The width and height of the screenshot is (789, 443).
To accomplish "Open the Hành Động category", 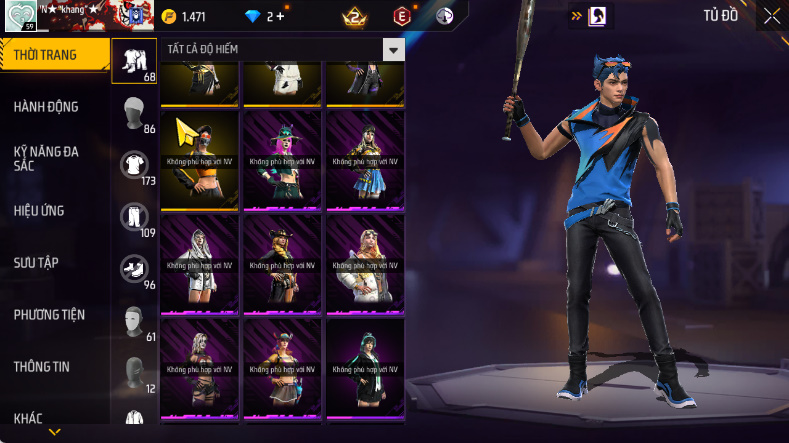I will pyautogui.click(x=46, y=107).
